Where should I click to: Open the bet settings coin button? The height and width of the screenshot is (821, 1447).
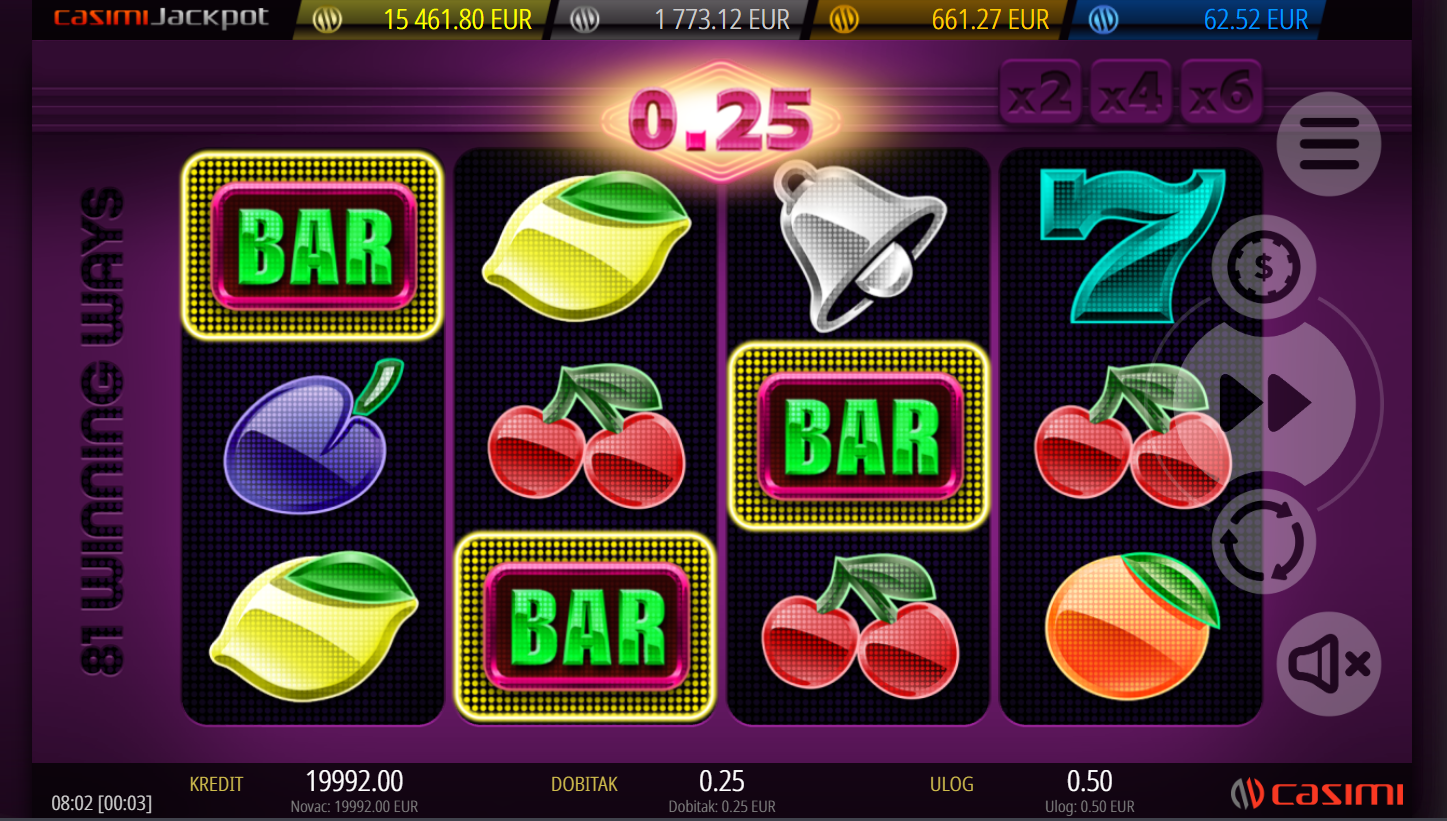1263,267
